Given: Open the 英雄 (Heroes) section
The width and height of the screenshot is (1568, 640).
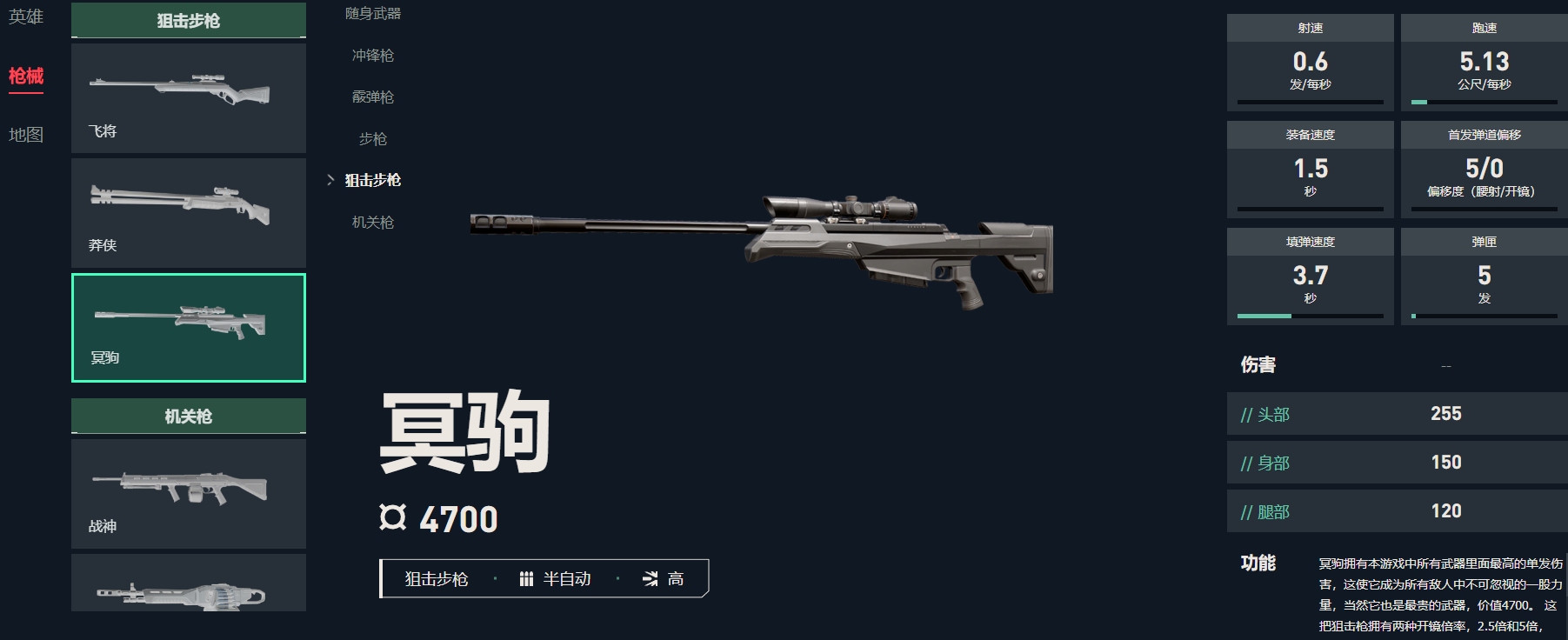Looking at the screenshot, I should tap(26, 17).
